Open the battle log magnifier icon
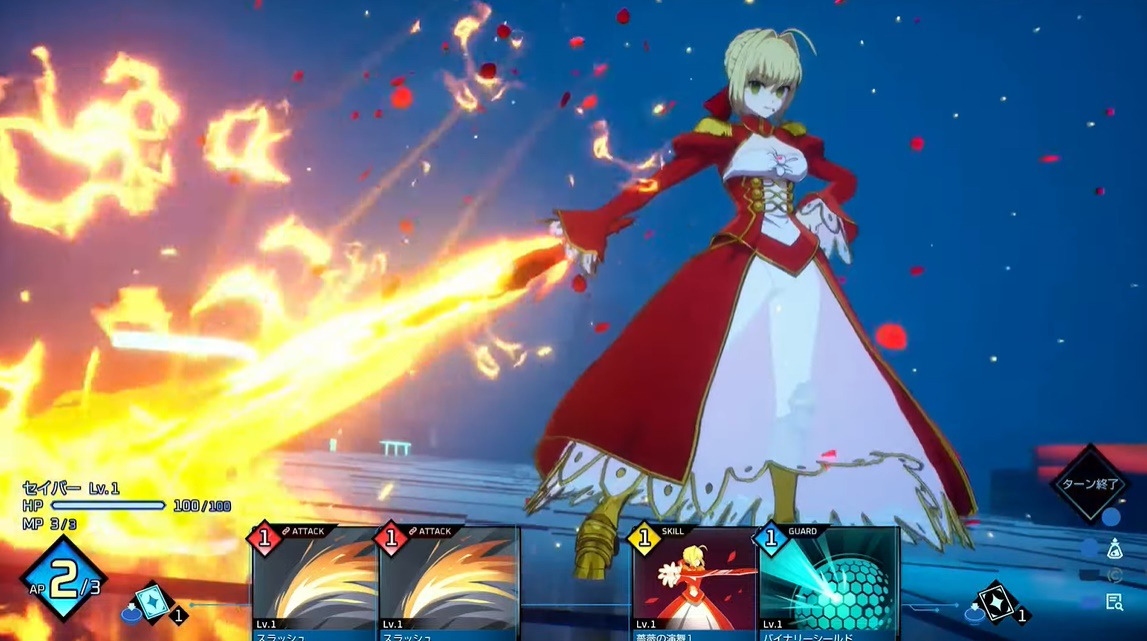 (1115, 601)
